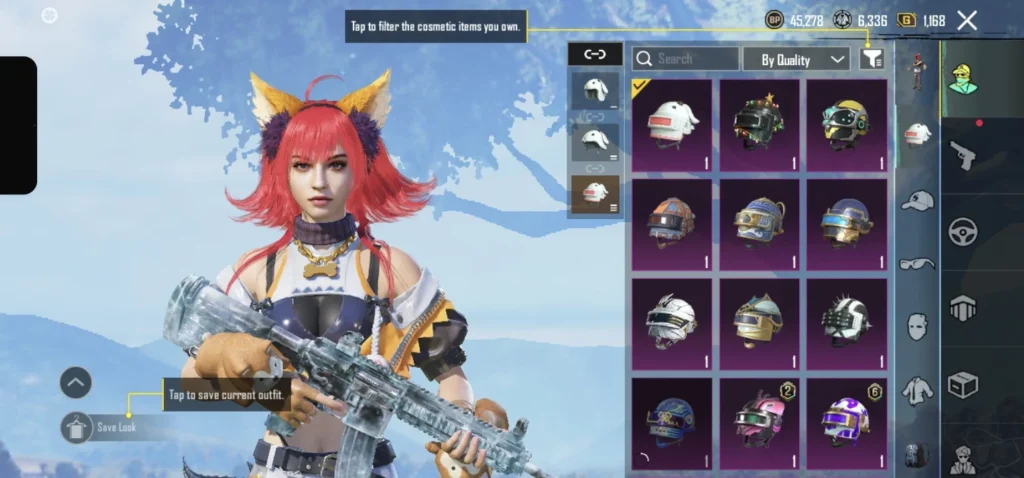Viewport: 1024px width, 478px height.
Task: Toggle the owned-items filter funnel
Action: (x=871, y=60)
